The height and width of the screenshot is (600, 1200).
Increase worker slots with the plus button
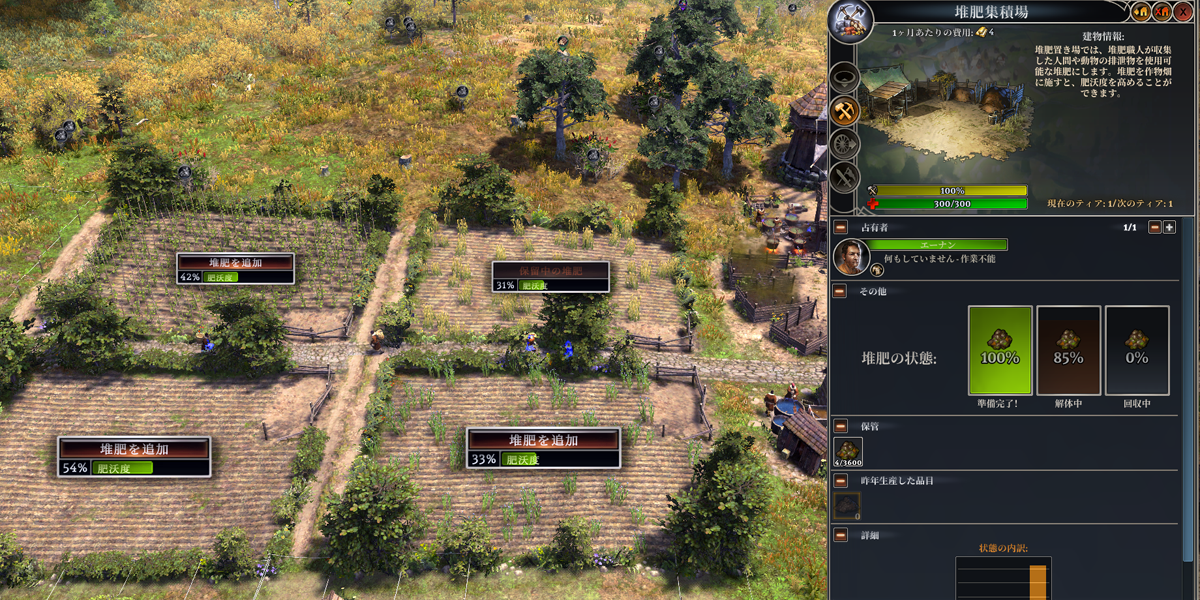click(x=1169, y=227)
